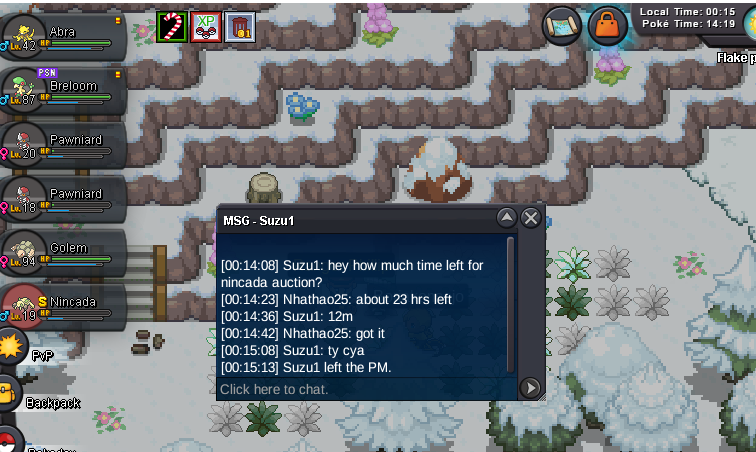This screenshot has width=756, height=452.
Task: Click the XP boost icon
Action: pos(206,26)
